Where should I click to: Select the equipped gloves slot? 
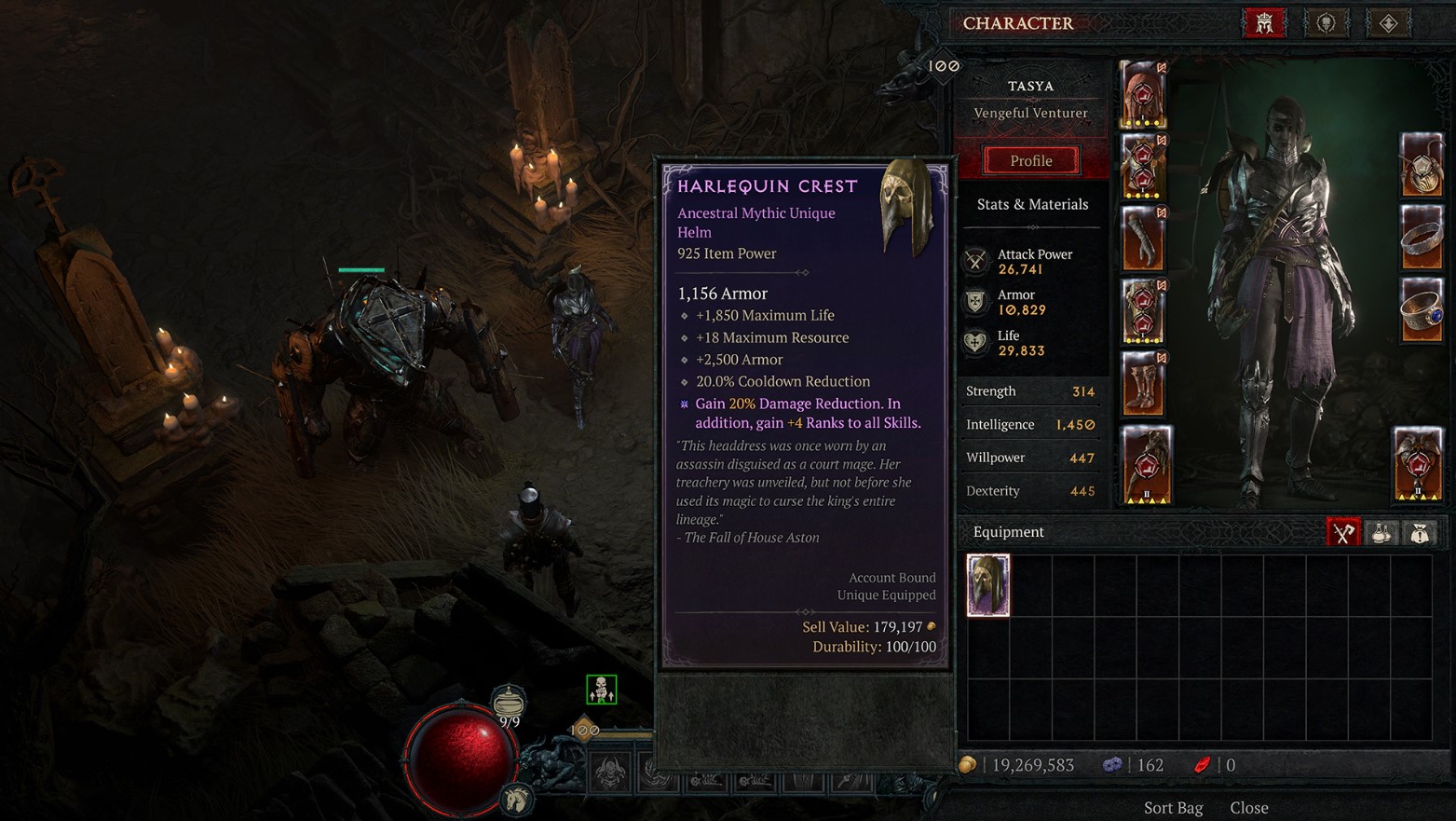[x=1144, y=239]
